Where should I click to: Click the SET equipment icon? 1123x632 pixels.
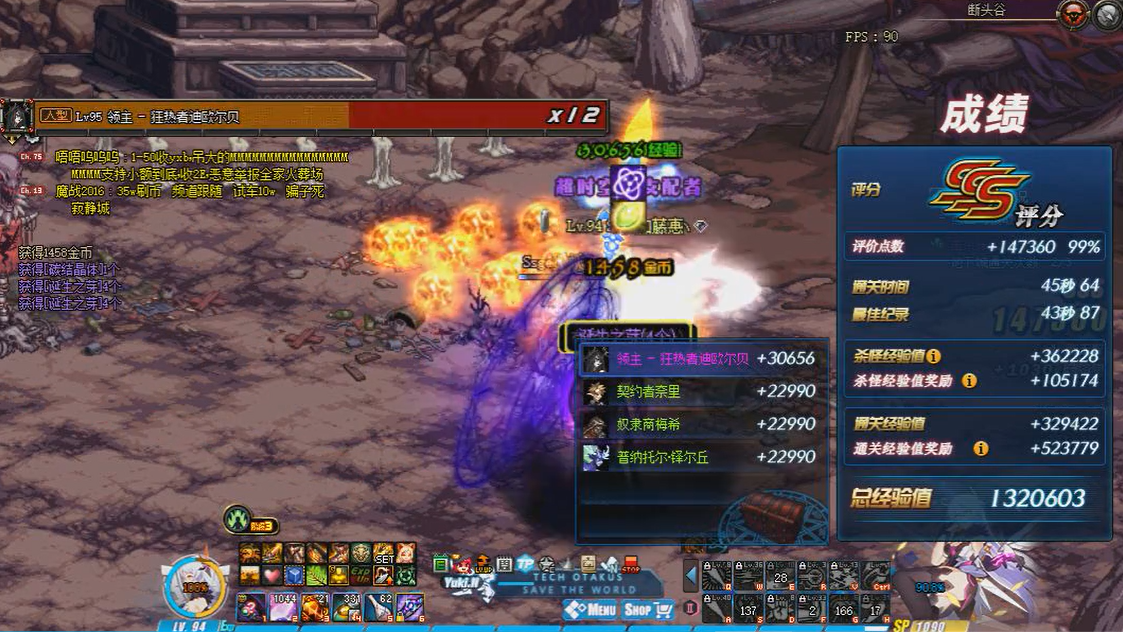383,553
